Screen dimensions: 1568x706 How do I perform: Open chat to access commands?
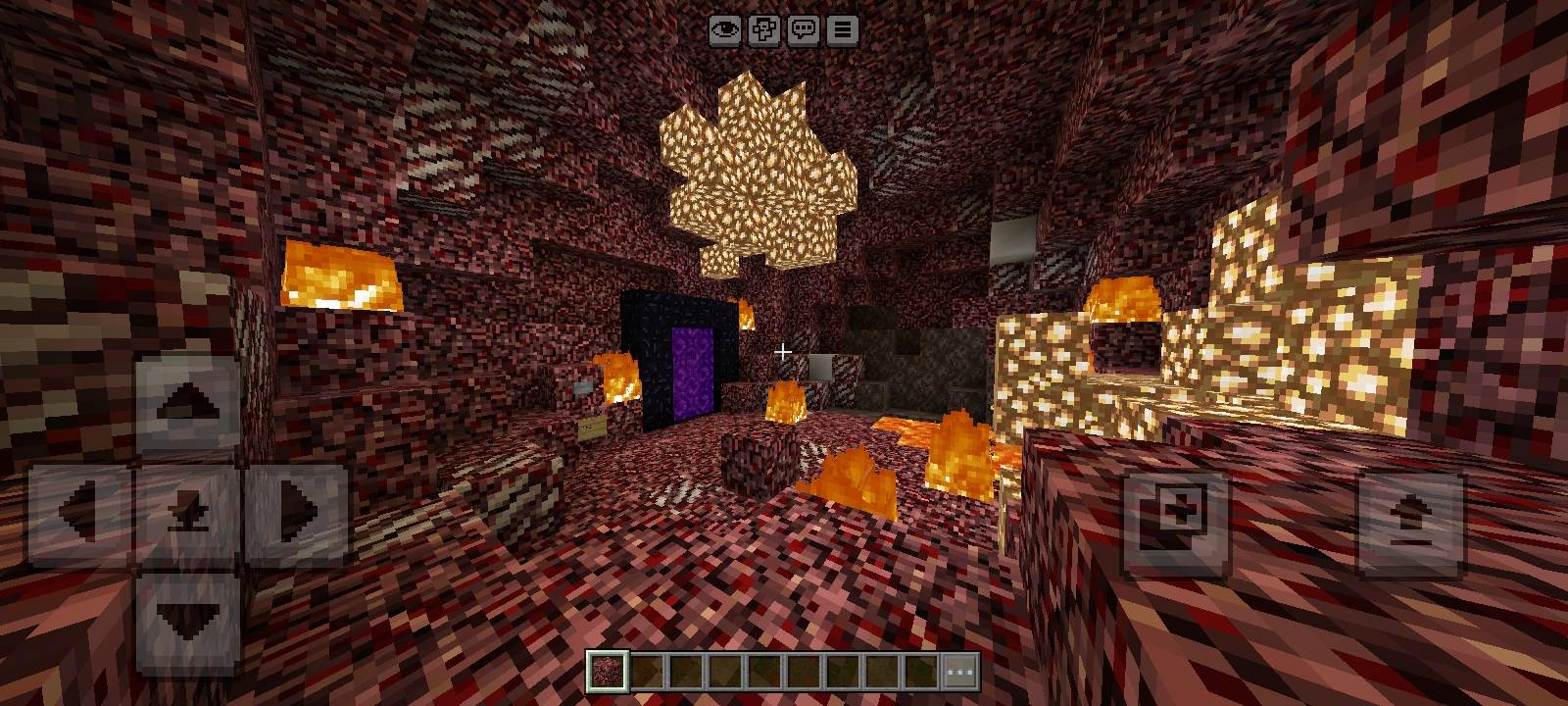point(804,30)
